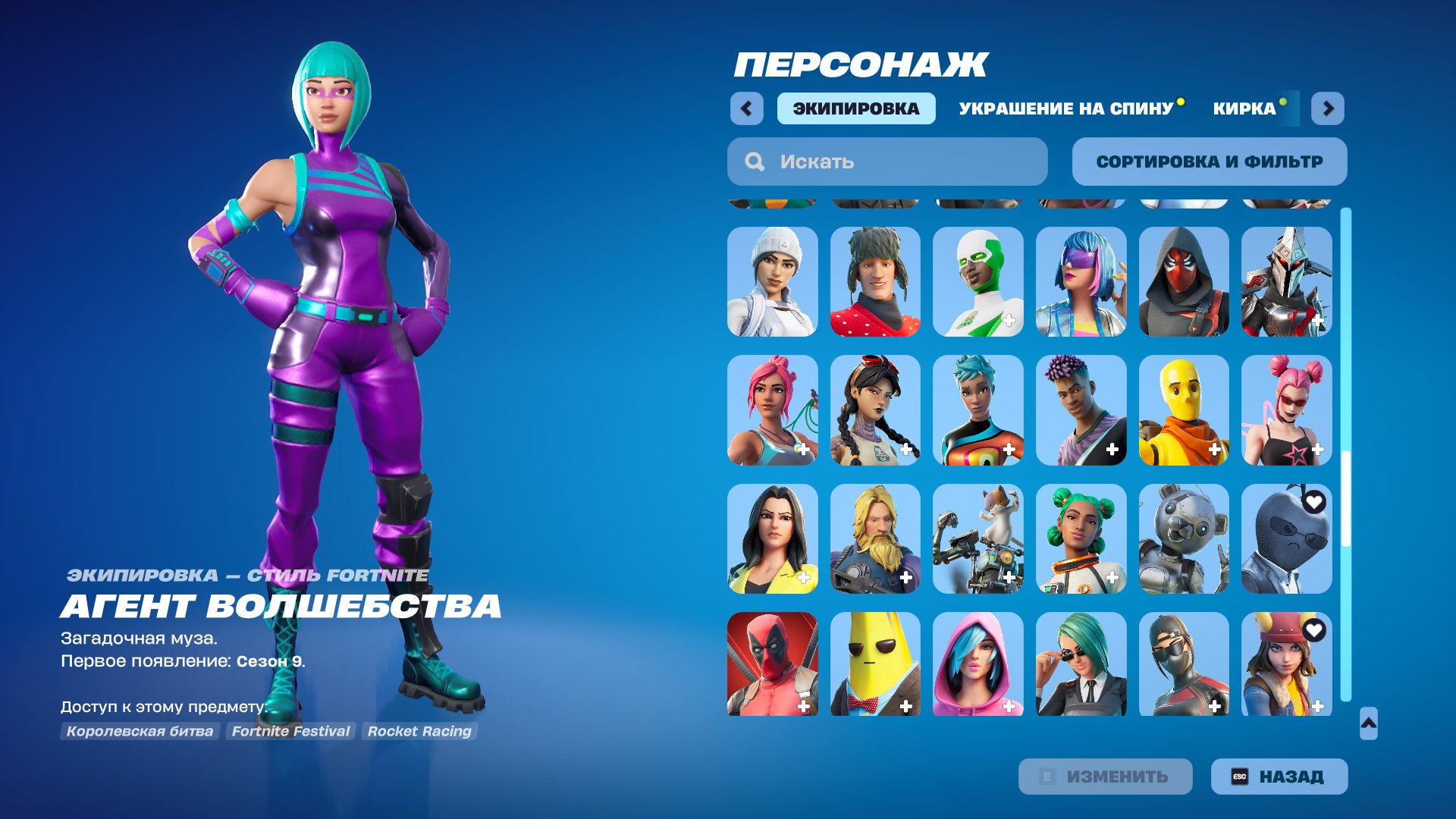Open the Сортировка и фильтр options
Image resolution: width=1456 pixels, height=819 pixels.
pos(1210,161)
